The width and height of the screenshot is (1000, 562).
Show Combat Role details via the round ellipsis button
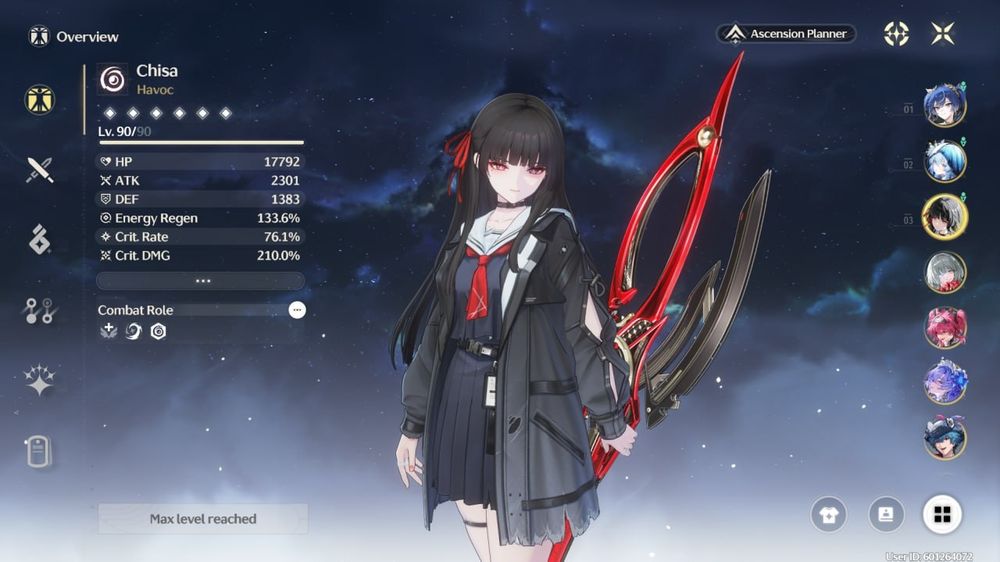click(297, 310)
